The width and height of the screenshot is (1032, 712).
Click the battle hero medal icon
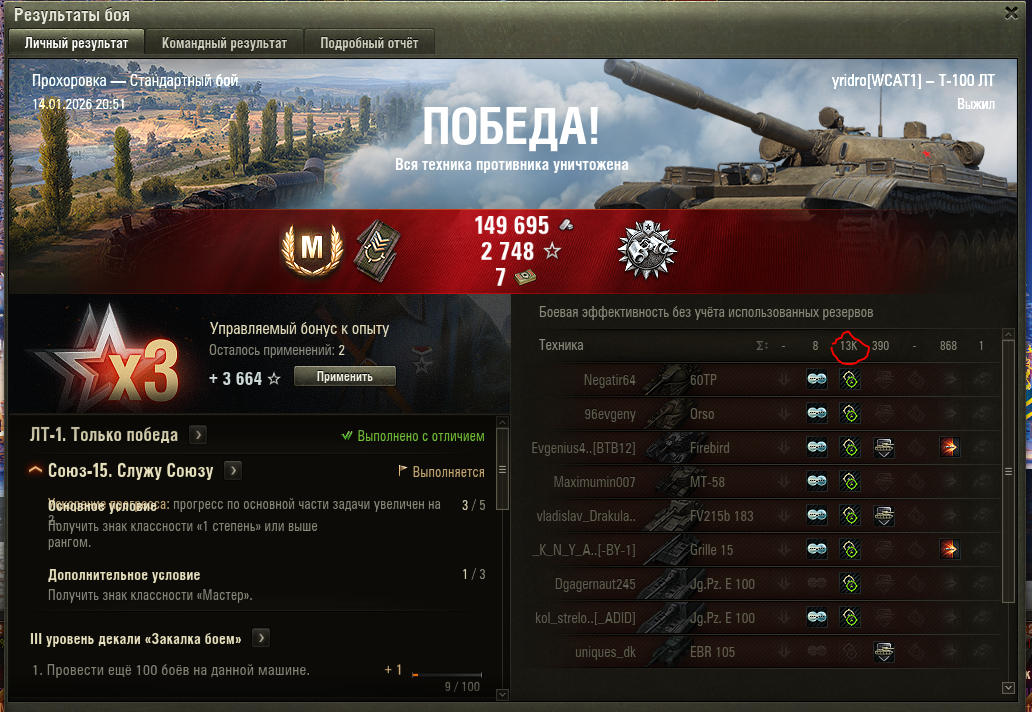648,249
